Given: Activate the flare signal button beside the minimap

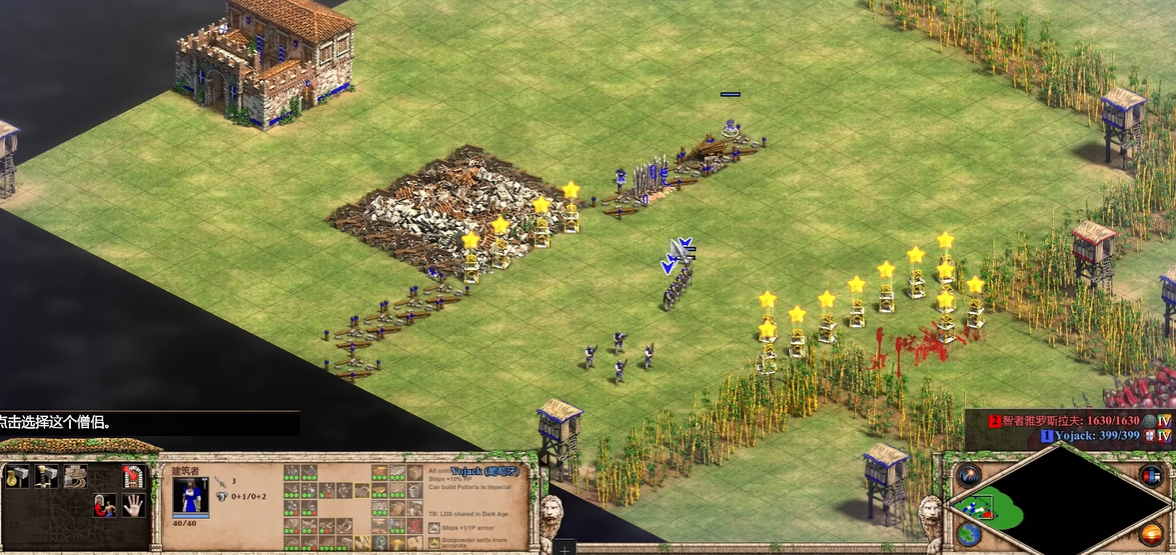Looking at the screenshot, I should point(968,476).
